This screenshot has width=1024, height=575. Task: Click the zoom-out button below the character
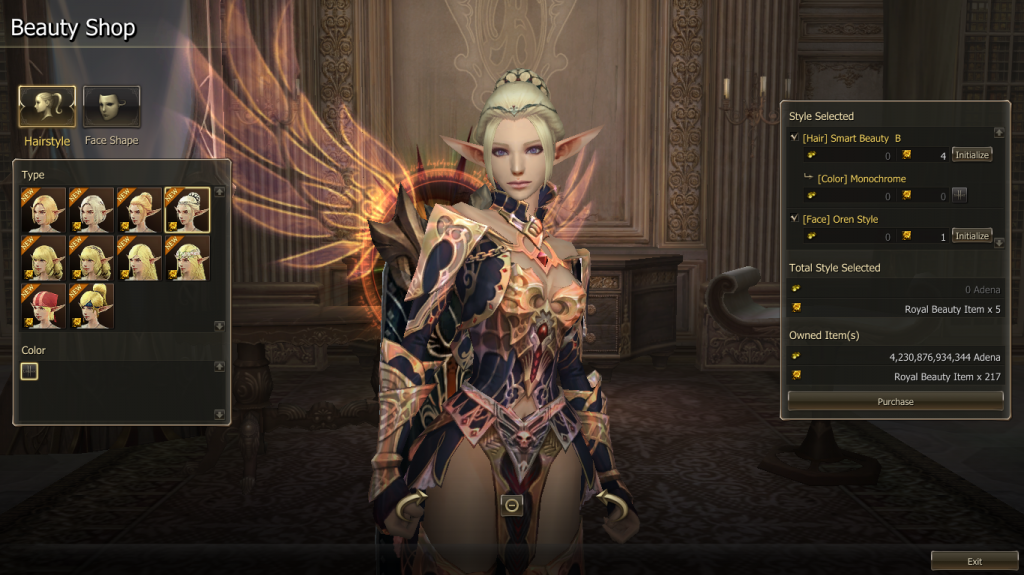[511, 505]
